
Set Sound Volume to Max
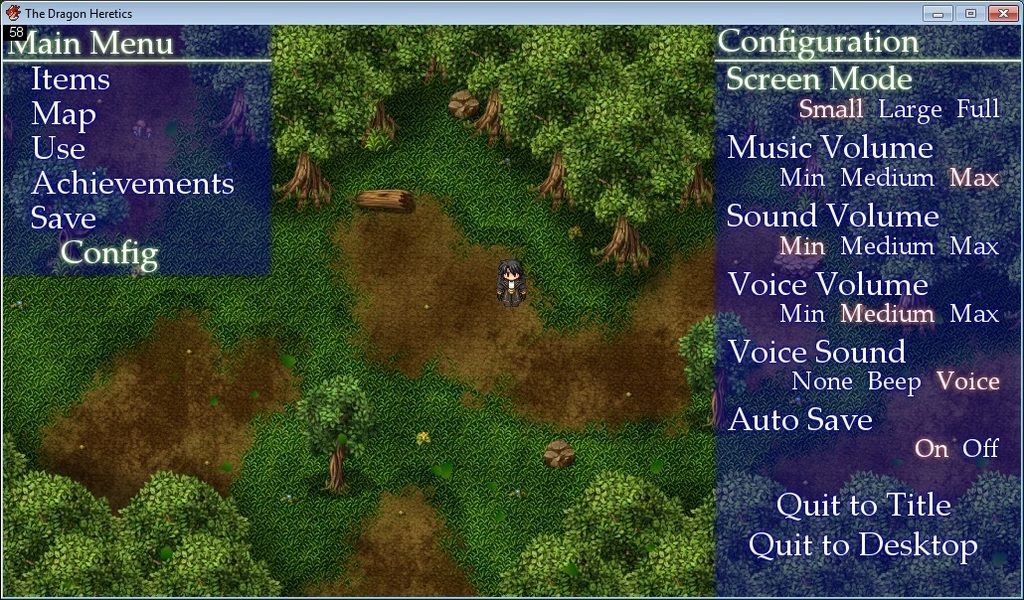[974, 246]
